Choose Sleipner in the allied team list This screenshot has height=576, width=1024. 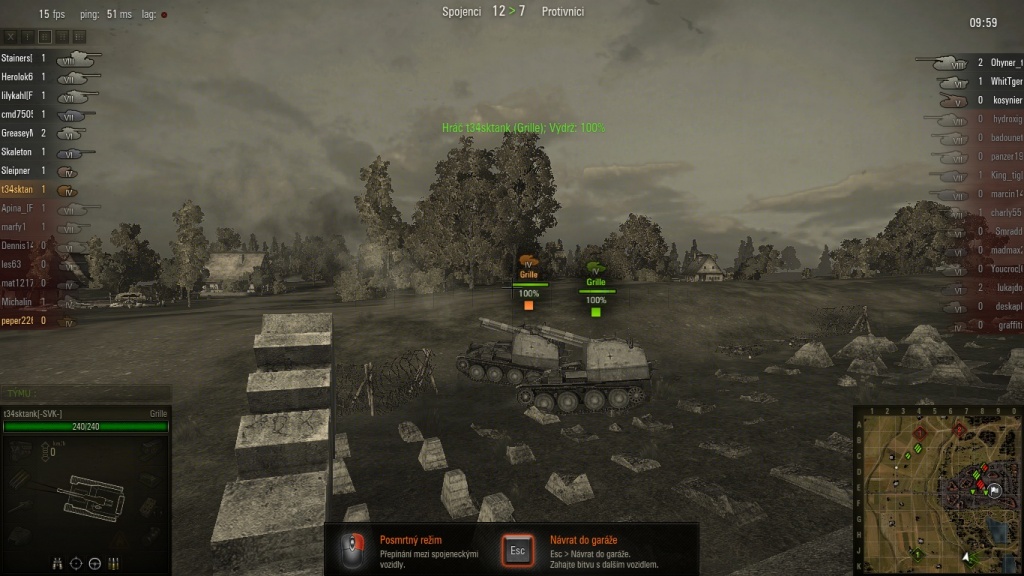[17, 171]
